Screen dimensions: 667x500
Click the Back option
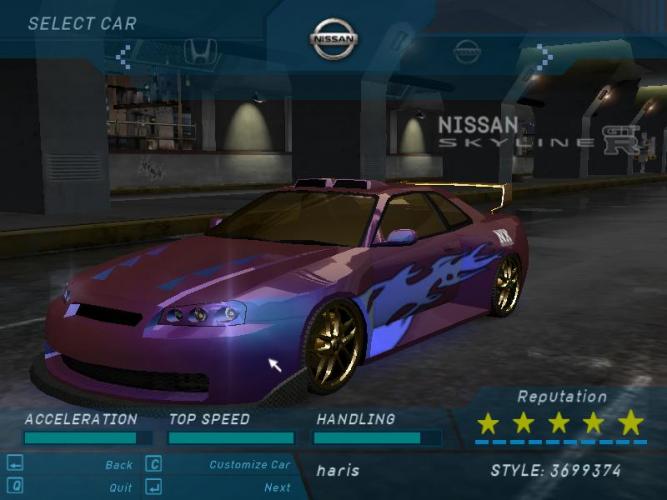pos(118,465)
